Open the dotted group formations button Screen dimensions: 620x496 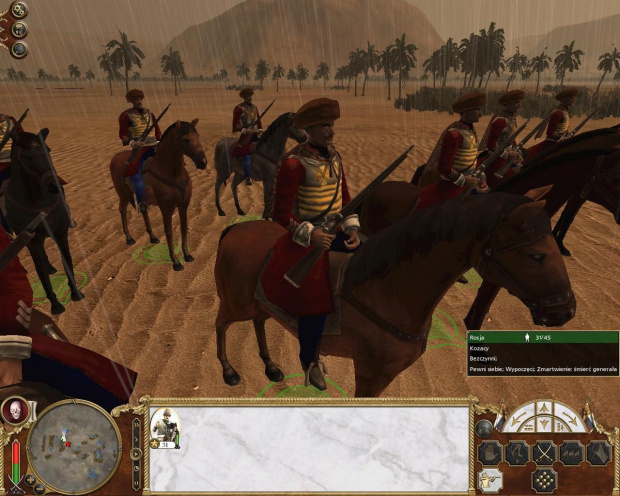click(x=545, y=481)
